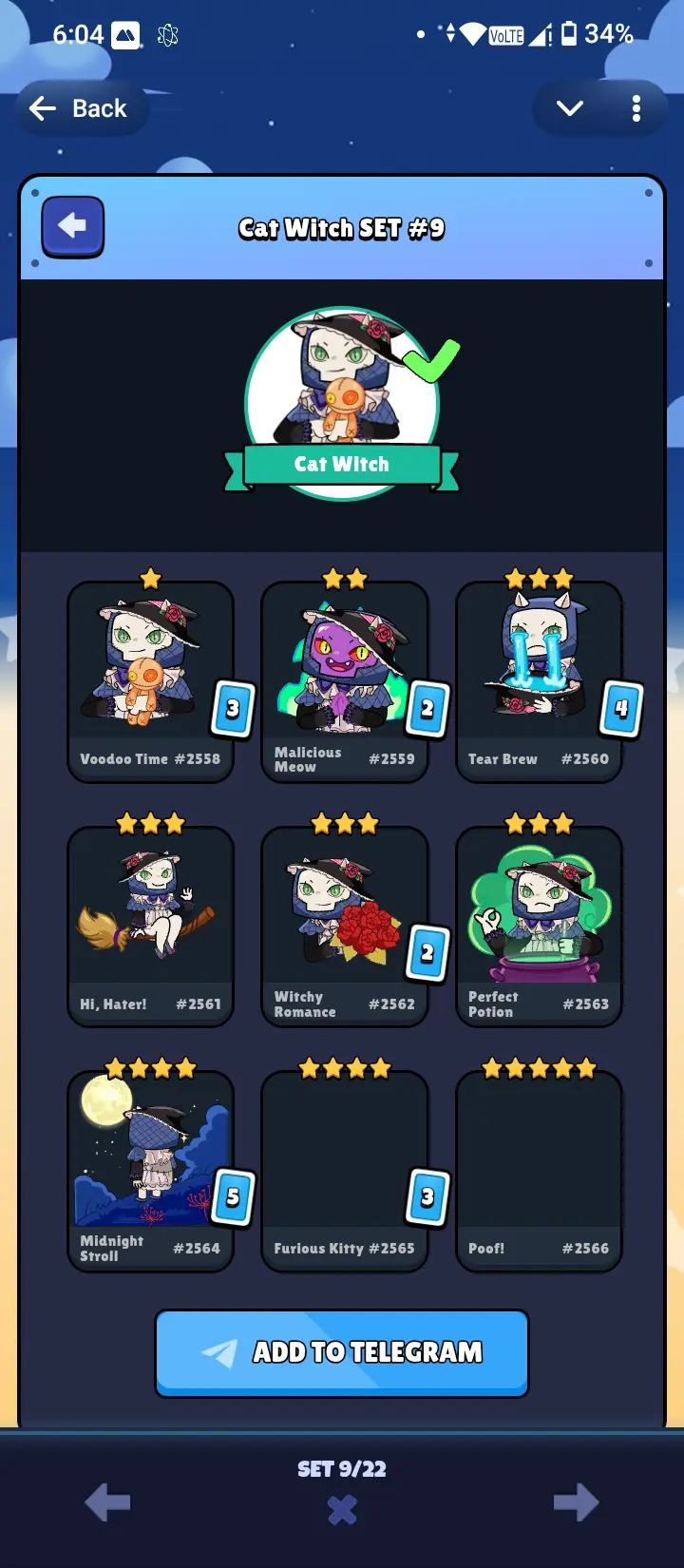Image resolution: width=684 pixels, height=1568 pixels.
Task: Pick the Midnight Stroll #2564 card
Action: click(x=150, y=1170)
